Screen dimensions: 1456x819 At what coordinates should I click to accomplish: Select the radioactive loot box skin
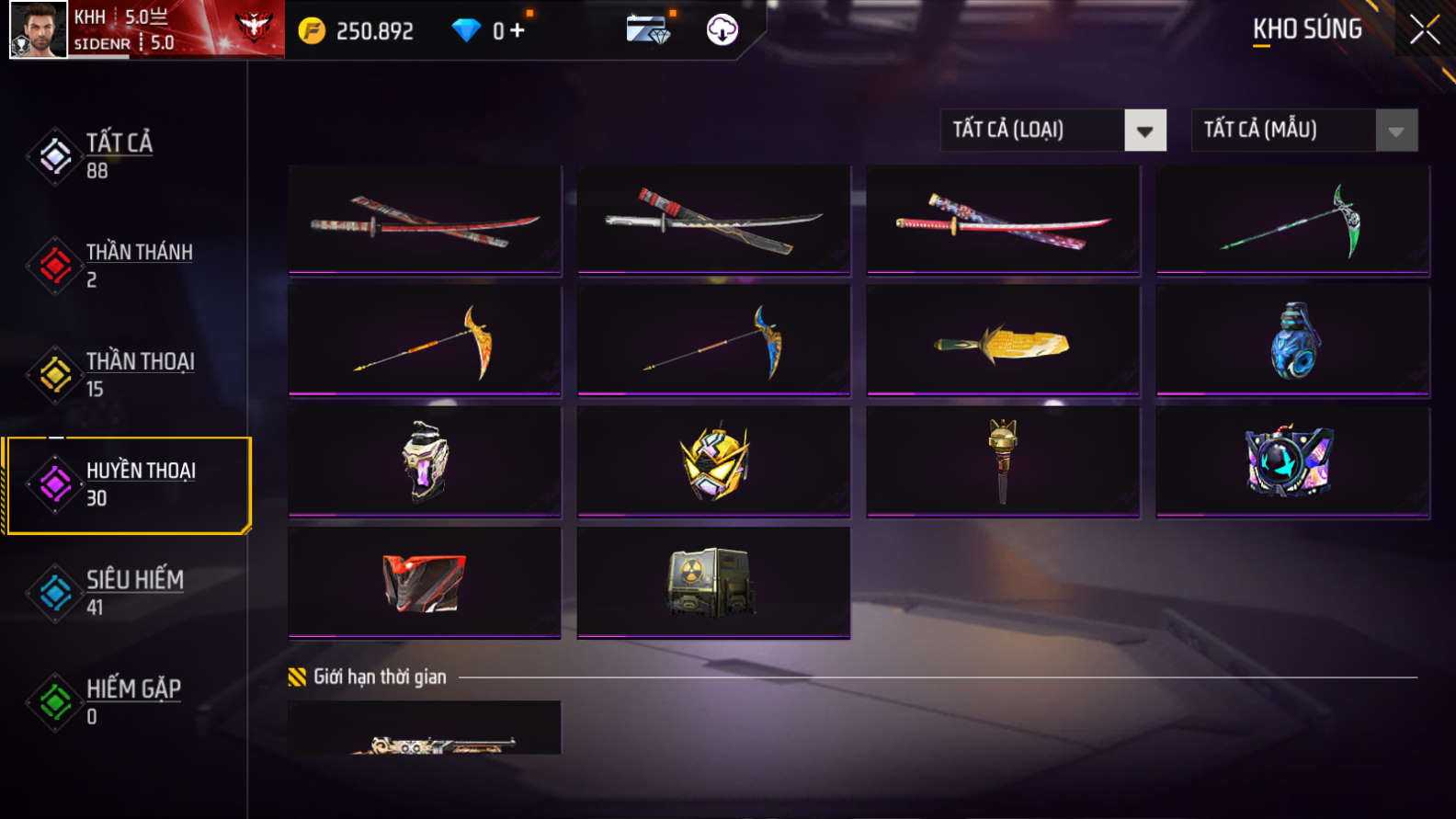[714, 582]
